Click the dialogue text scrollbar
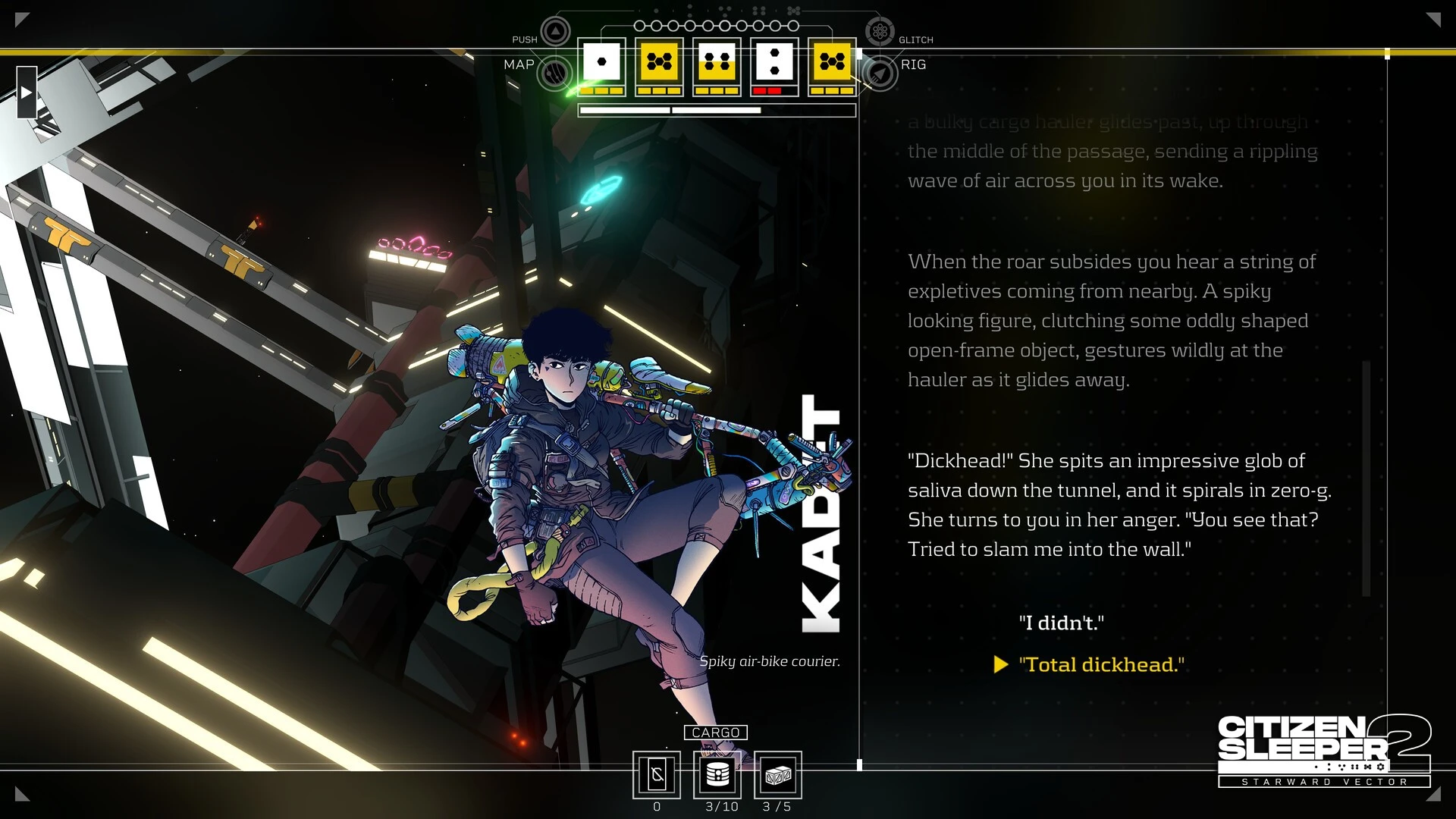 point(1367,478)
